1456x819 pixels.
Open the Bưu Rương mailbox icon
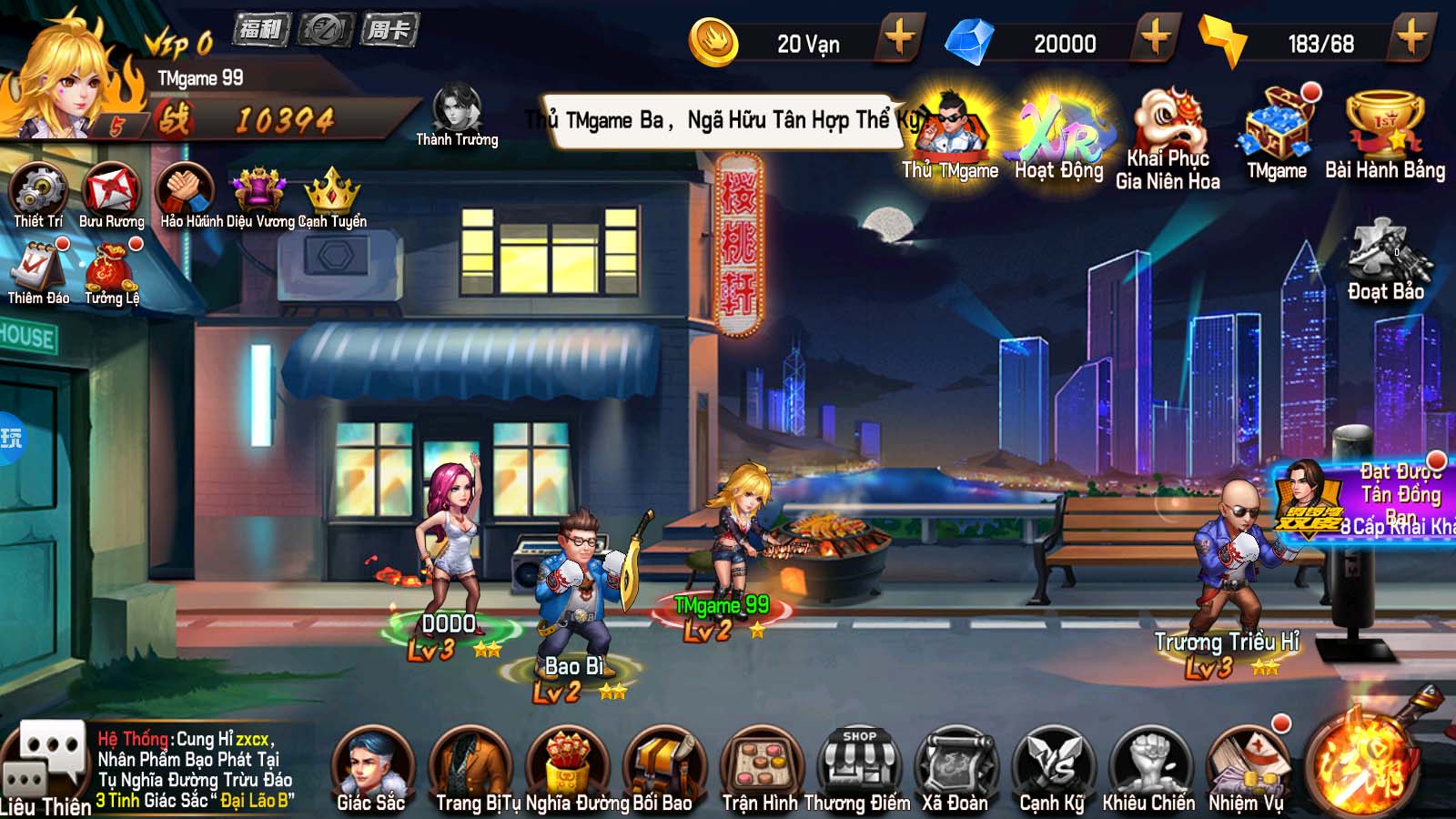[114, 191]
